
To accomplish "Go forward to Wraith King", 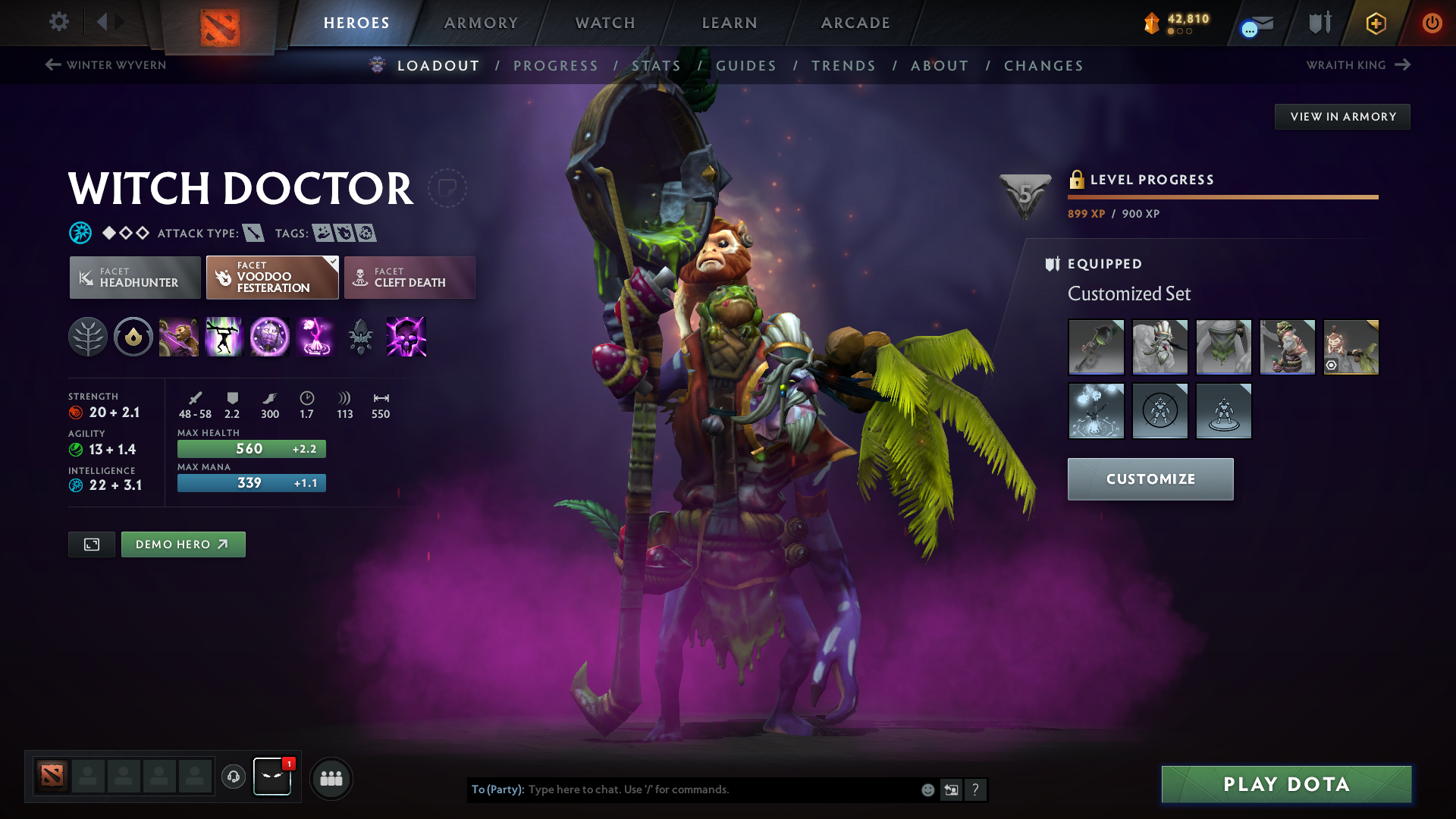I will [x=1401, y=65].
